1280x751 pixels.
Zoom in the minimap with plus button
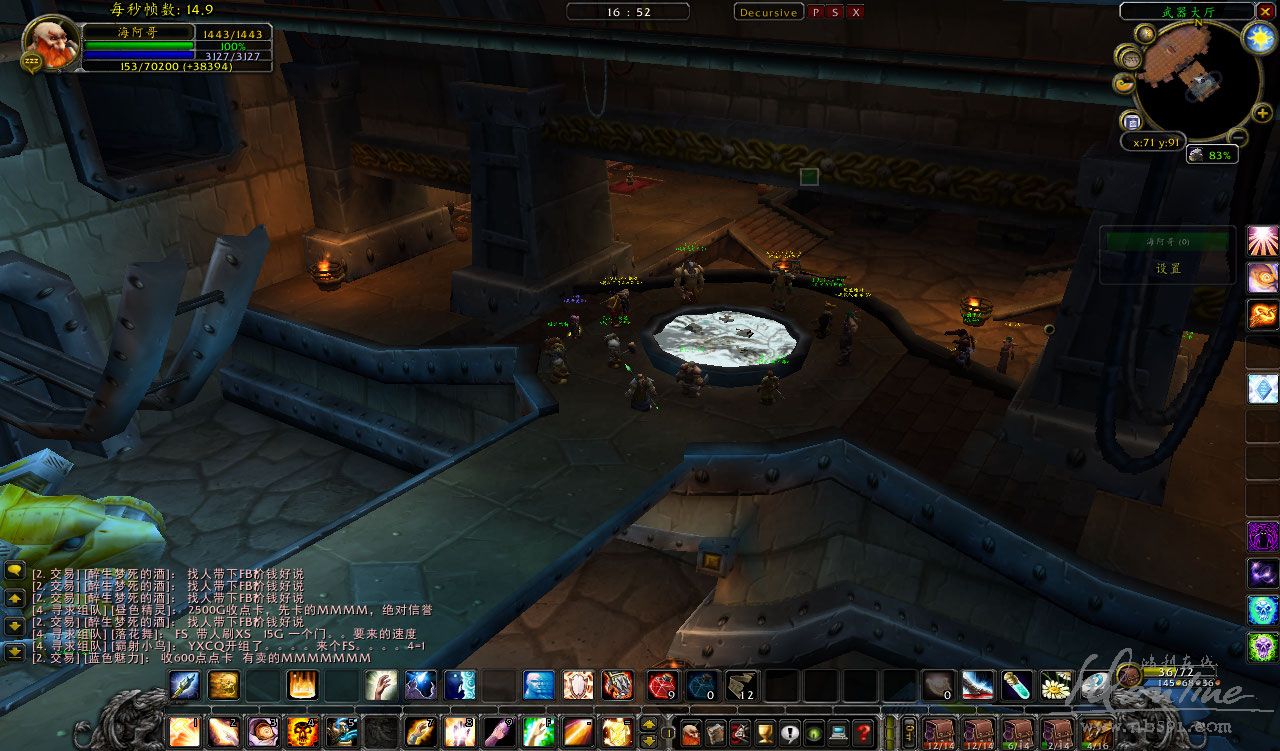(x=1263, y=114)
